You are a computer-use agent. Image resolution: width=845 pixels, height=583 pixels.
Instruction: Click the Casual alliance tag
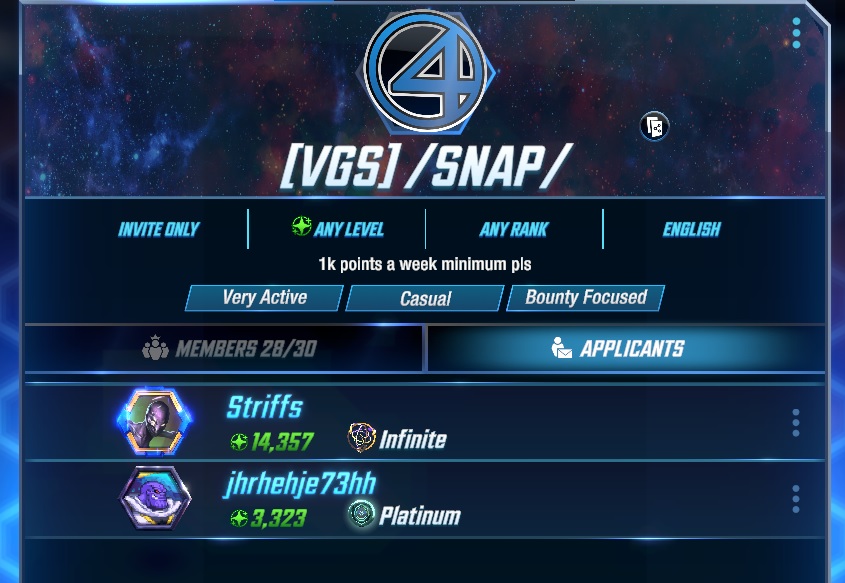pyautogui.click(x=425, y=298)
